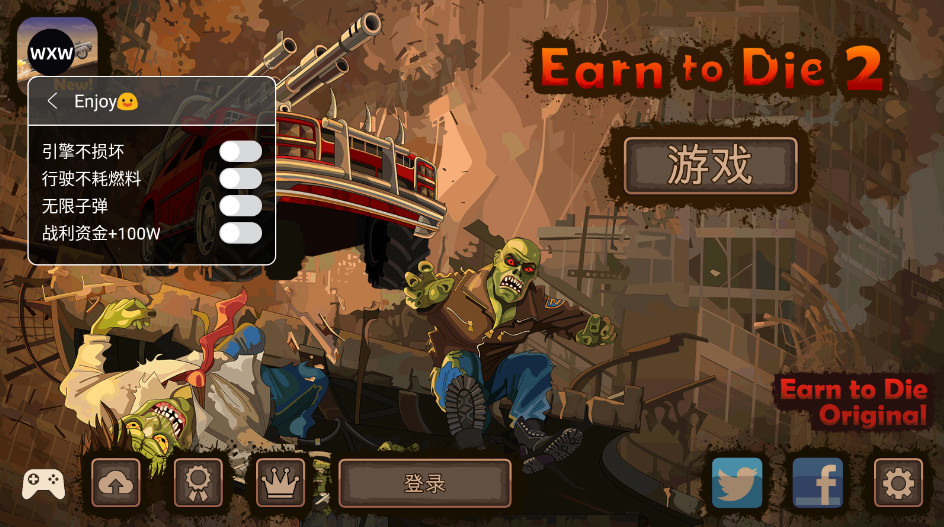Turn on 无限子弹 unlimited ammo

[x=241, y=206]
